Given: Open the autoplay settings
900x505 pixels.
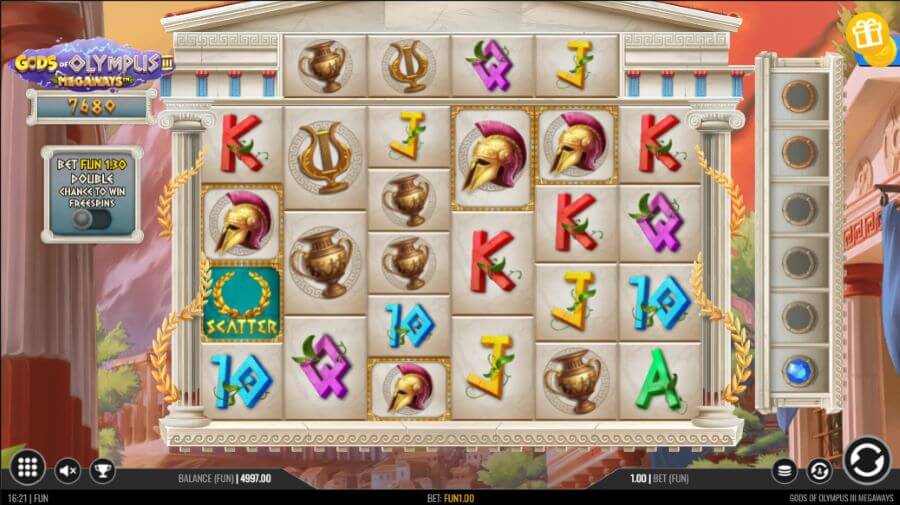Looking at the screenshot, I should [819, 469].
